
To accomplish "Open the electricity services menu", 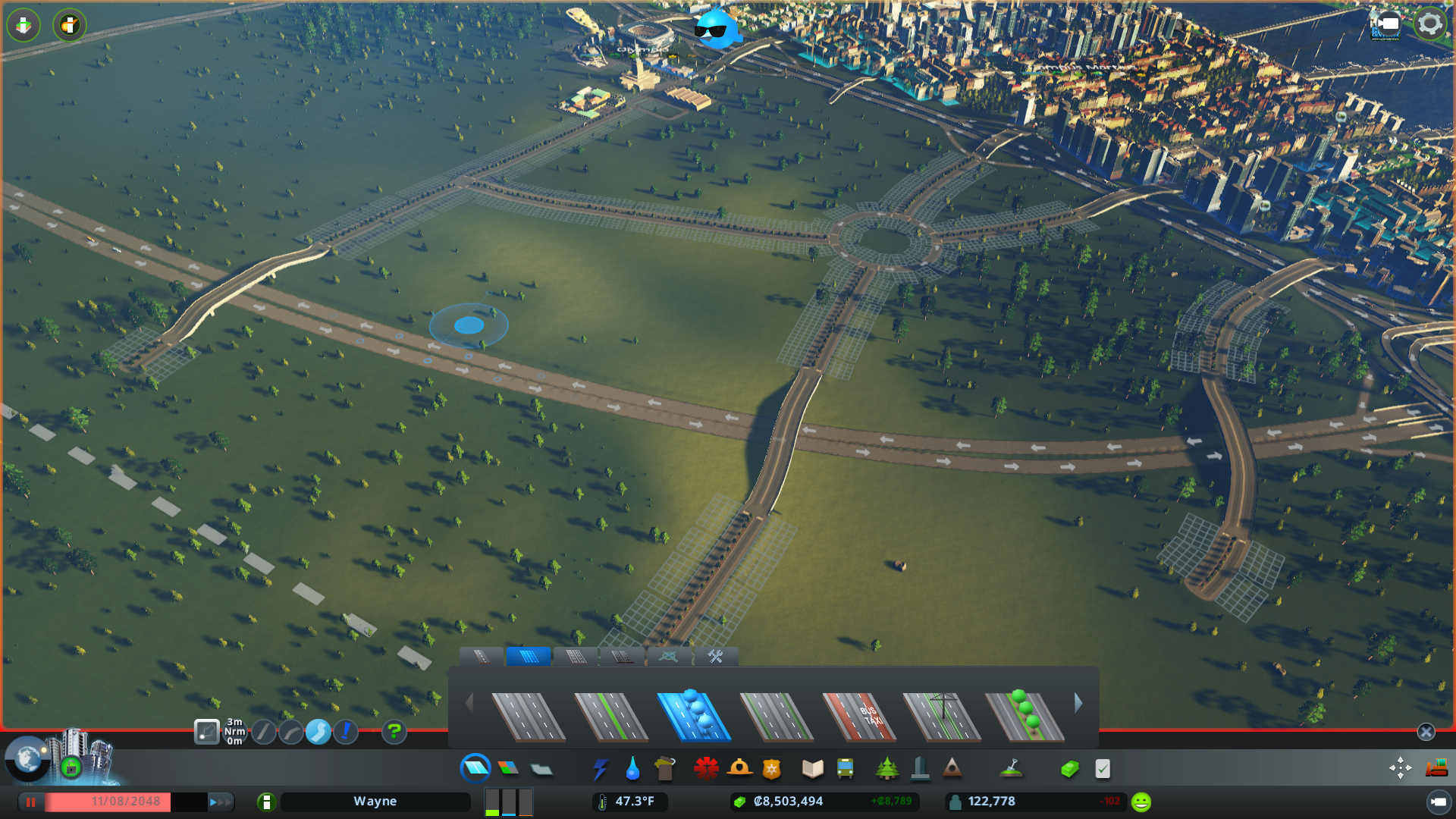I will point(601,768).
